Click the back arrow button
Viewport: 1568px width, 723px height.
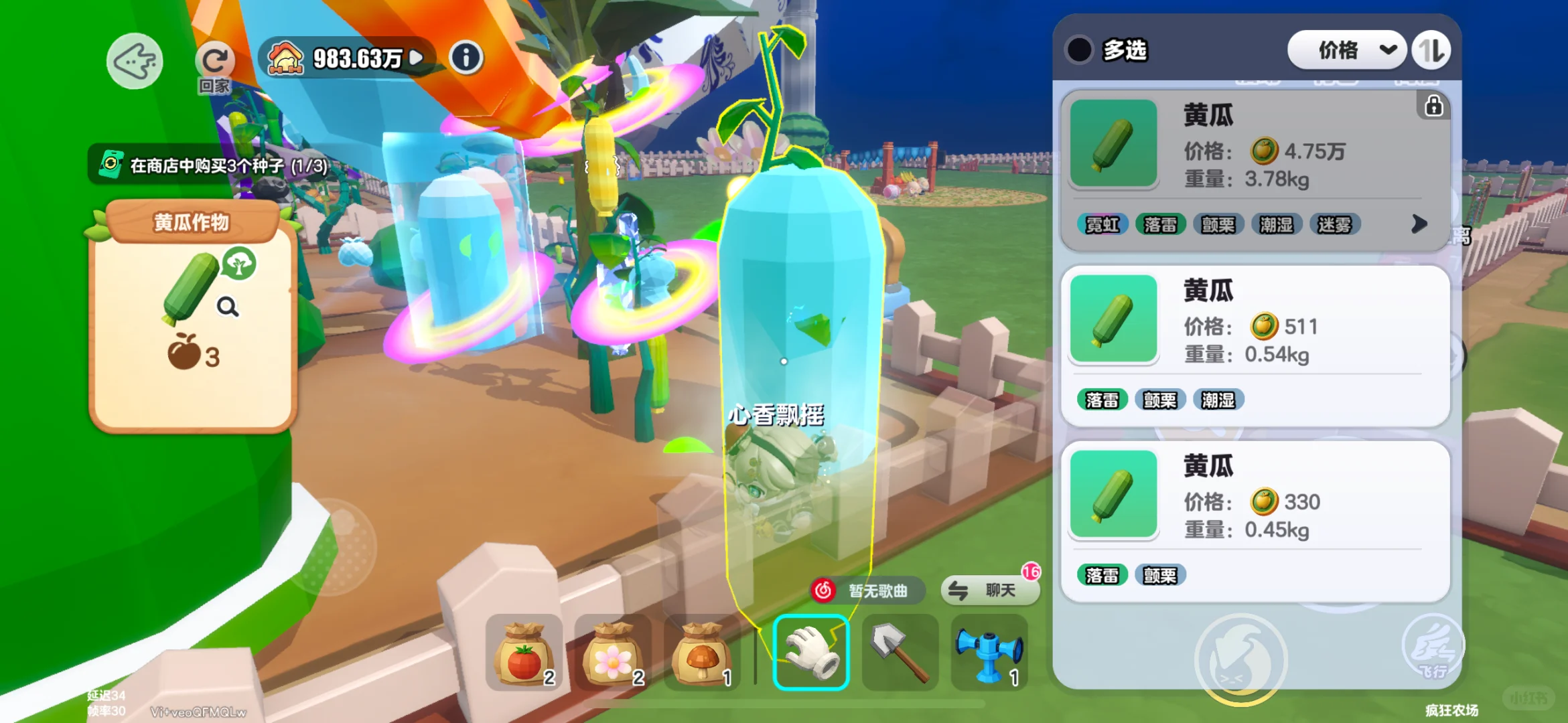pyautogui.click(x=135, y=61)
